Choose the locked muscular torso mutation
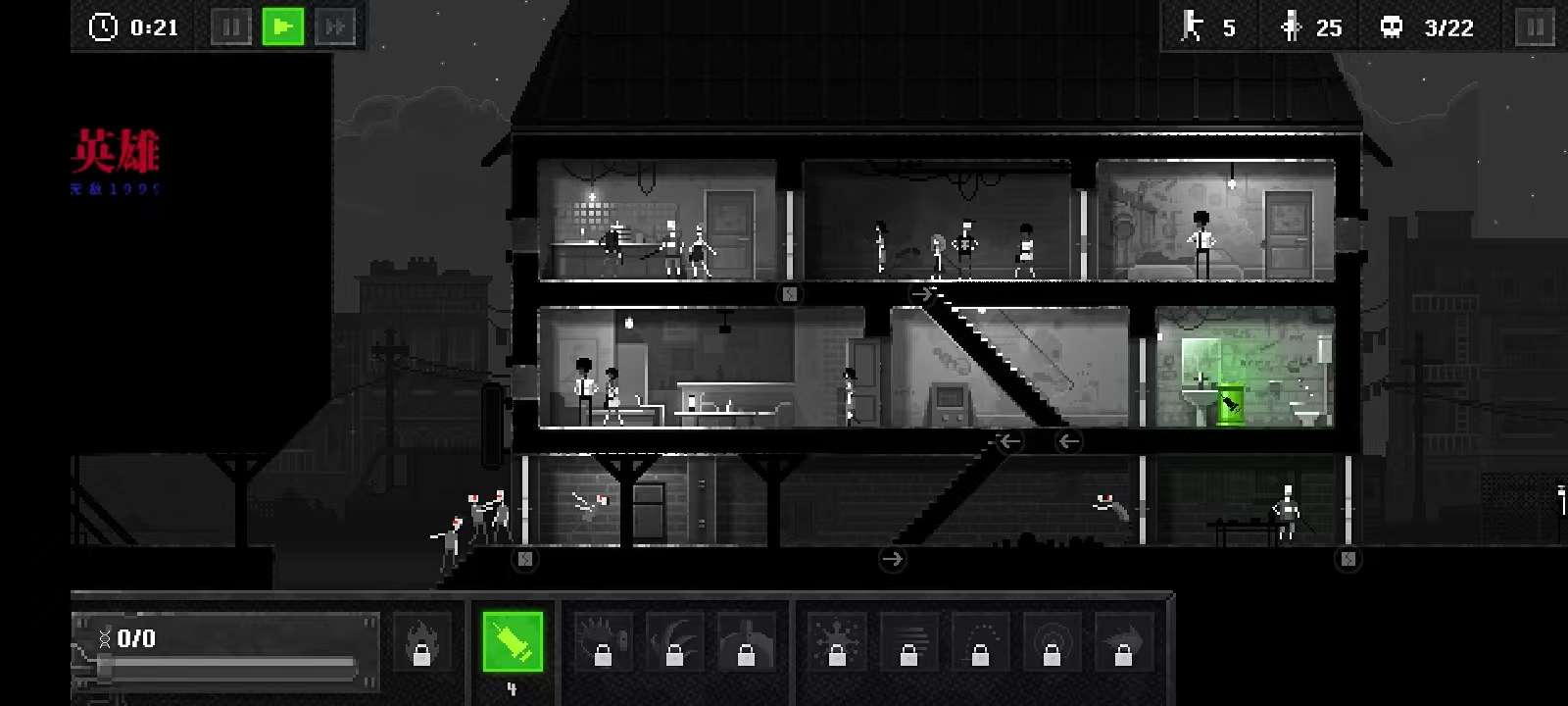The width and height of the screenshot is (1568, 706). (x=746, y=642)
